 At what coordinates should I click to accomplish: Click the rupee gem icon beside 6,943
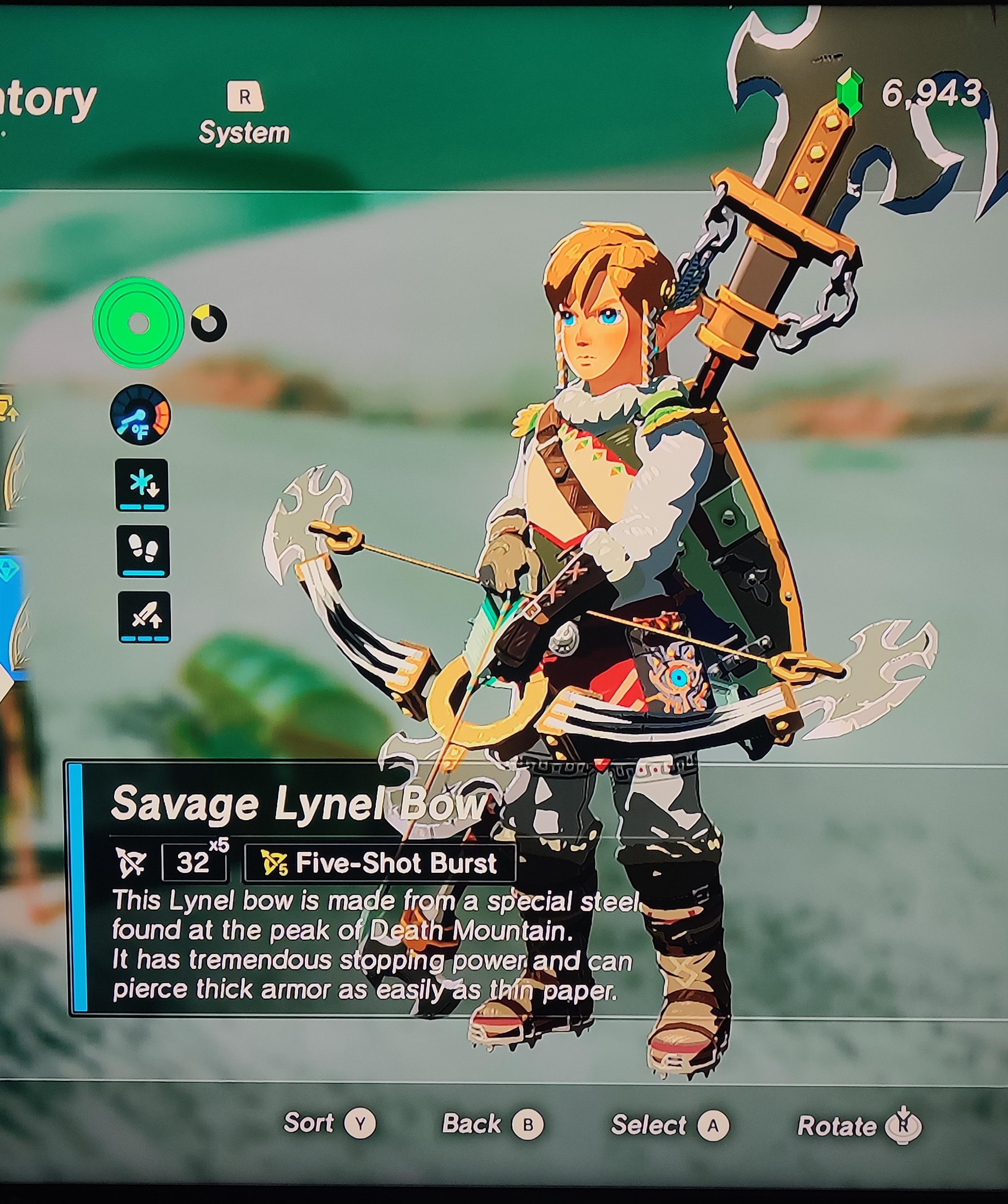coord(849,92)
